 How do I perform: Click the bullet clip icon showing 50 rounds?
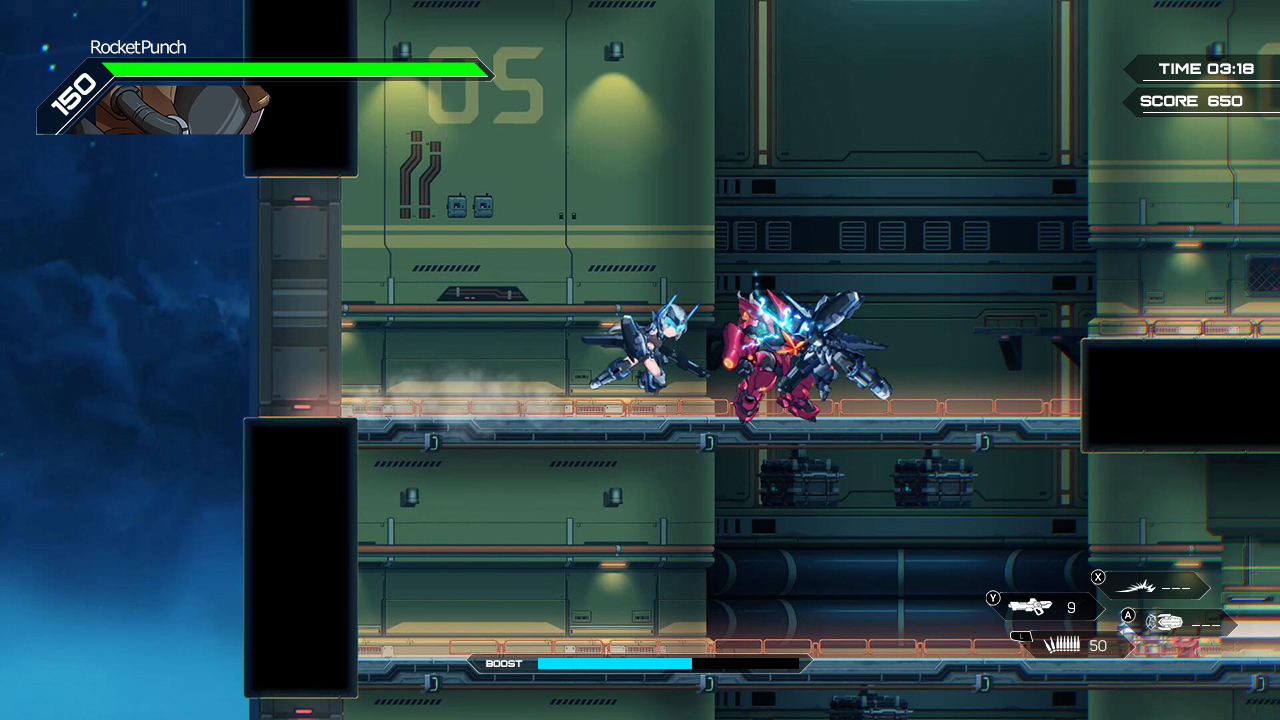[x=1062, y=645]
